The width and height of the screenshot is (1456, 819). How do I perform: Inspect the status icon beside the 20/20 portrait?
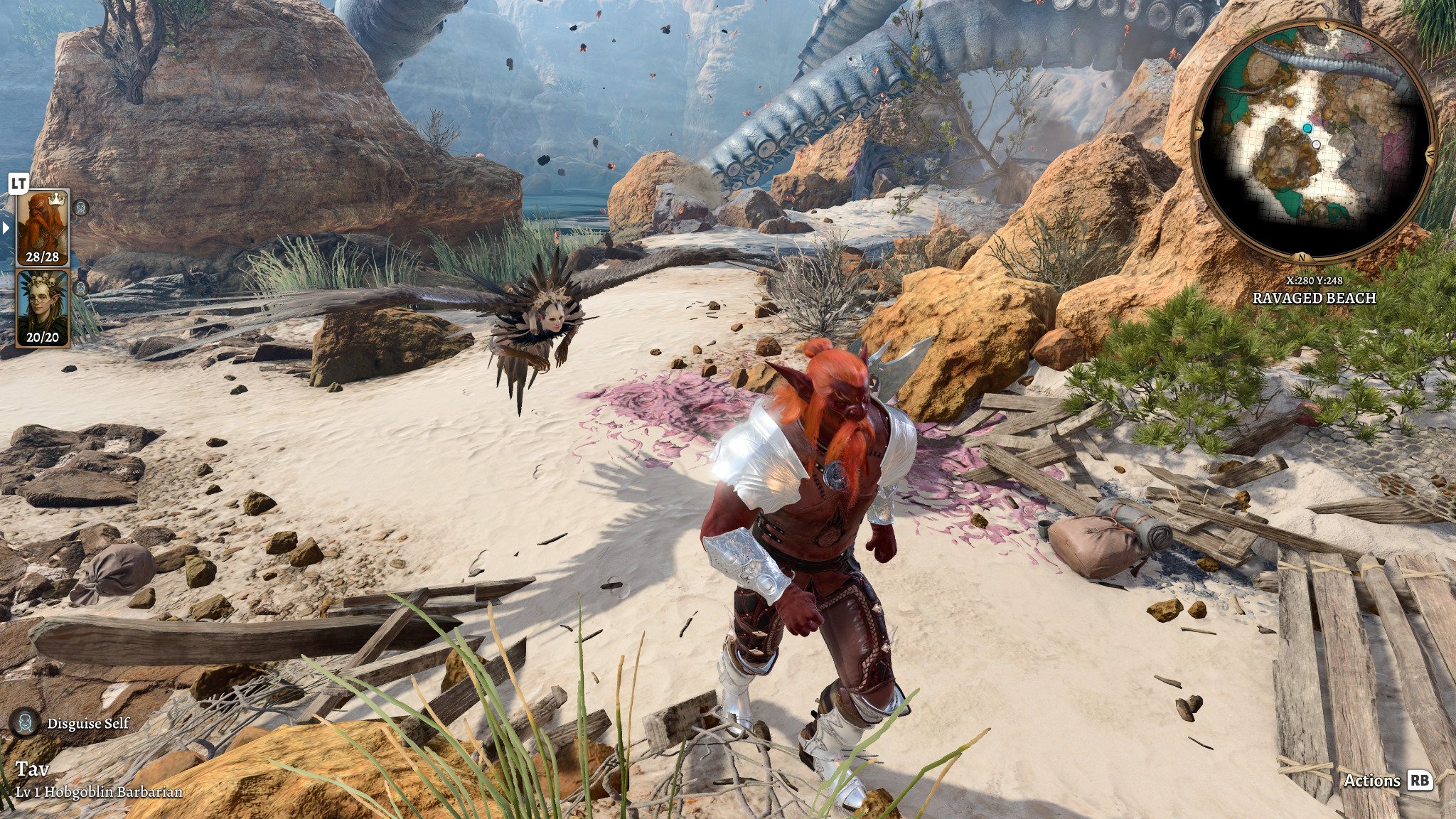pos(81,288)
